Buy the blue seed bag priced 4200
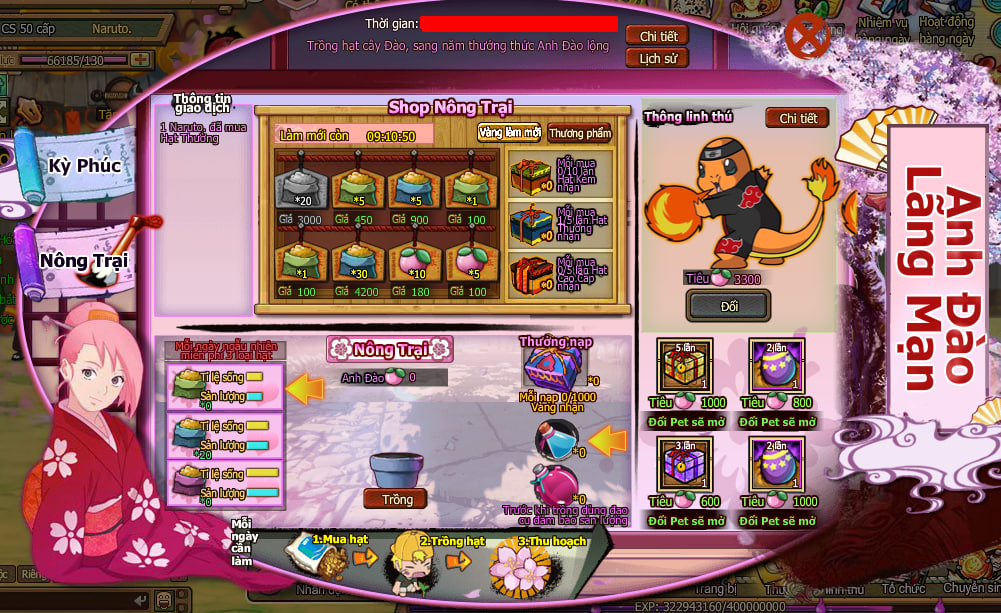1001x613 pixels. click(355, 260)
